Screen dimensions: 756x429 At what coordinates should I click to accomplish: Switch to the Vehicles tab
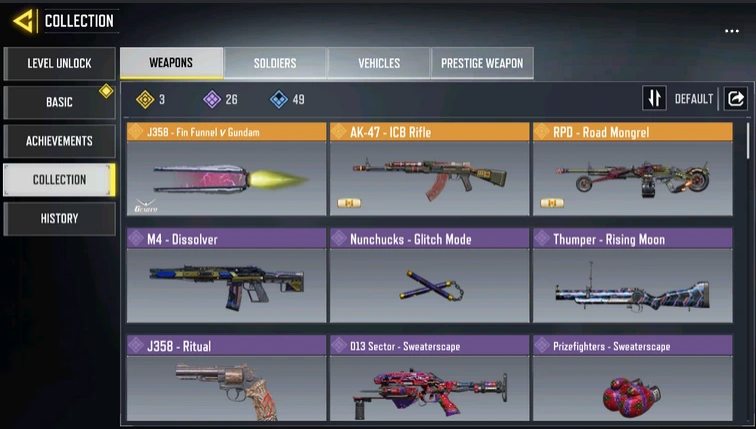tap(379, 63)
